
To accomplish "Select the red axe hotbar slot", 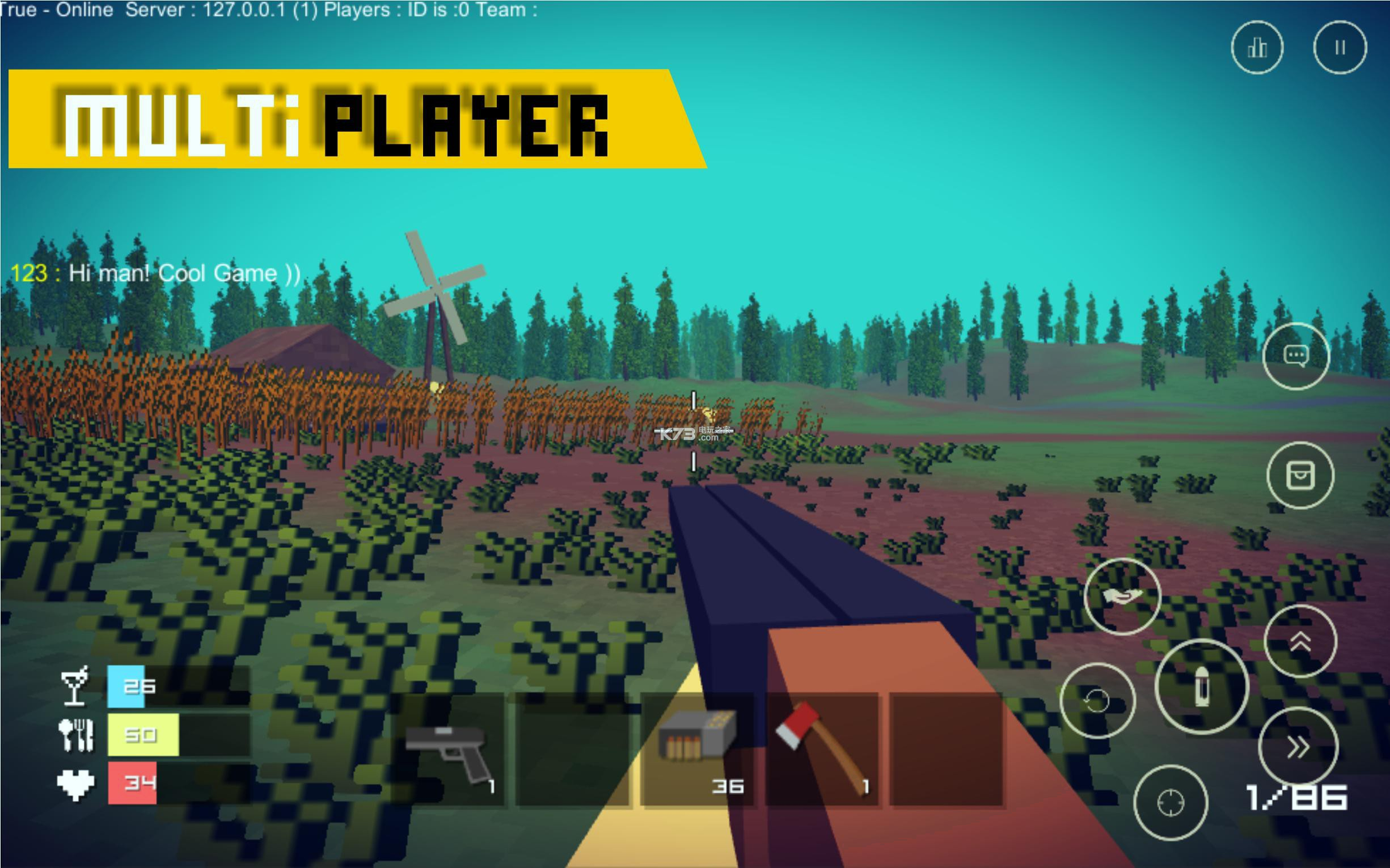I will [822, 750].
